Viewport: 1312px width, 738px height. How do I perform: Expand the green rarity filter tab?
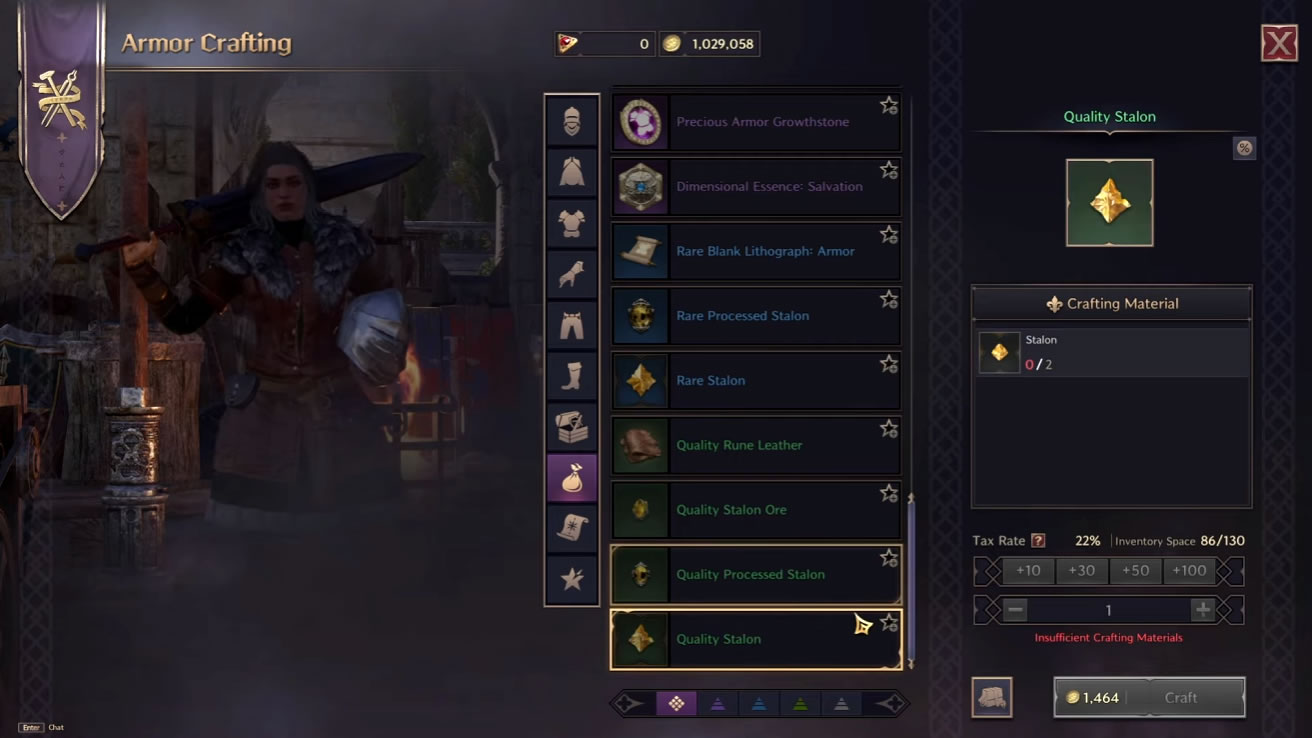800,703
